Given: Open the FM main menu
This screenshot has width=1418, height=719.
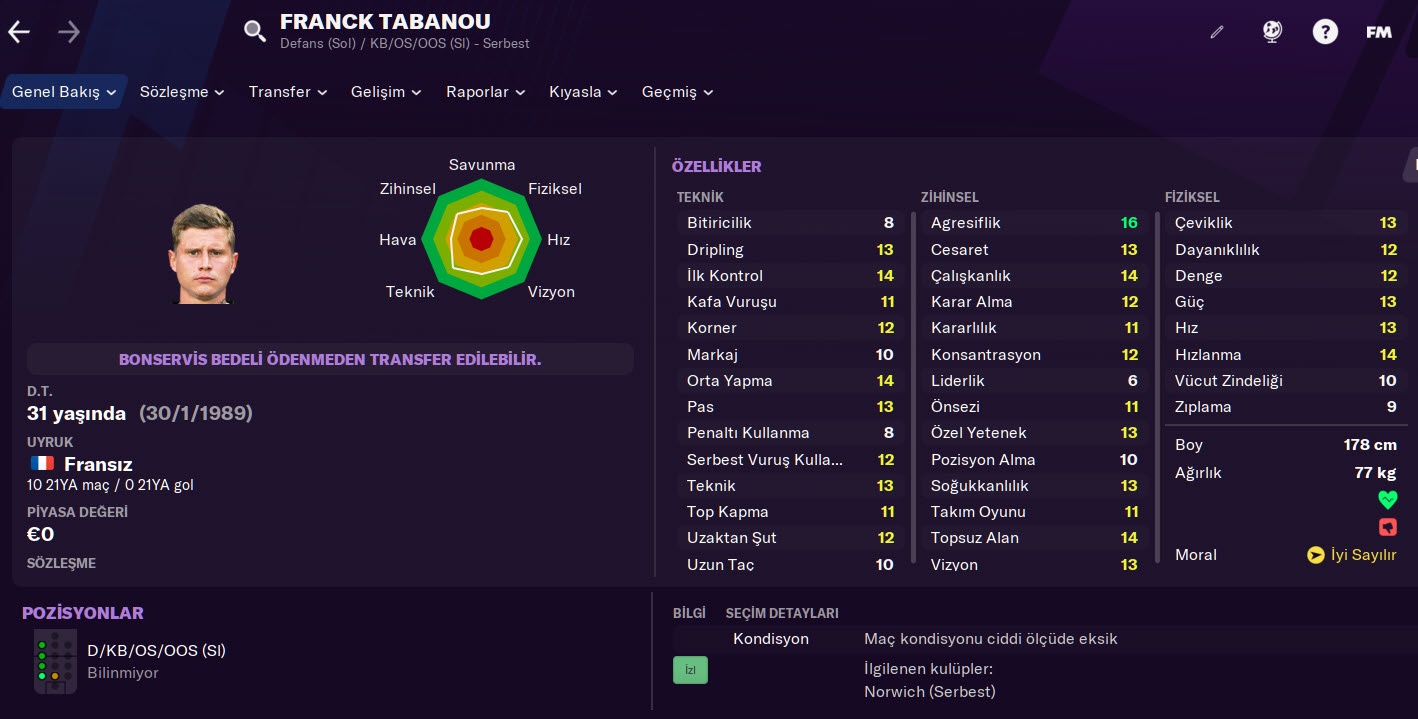Looking at the screenshot, I should coord(1379,32).
